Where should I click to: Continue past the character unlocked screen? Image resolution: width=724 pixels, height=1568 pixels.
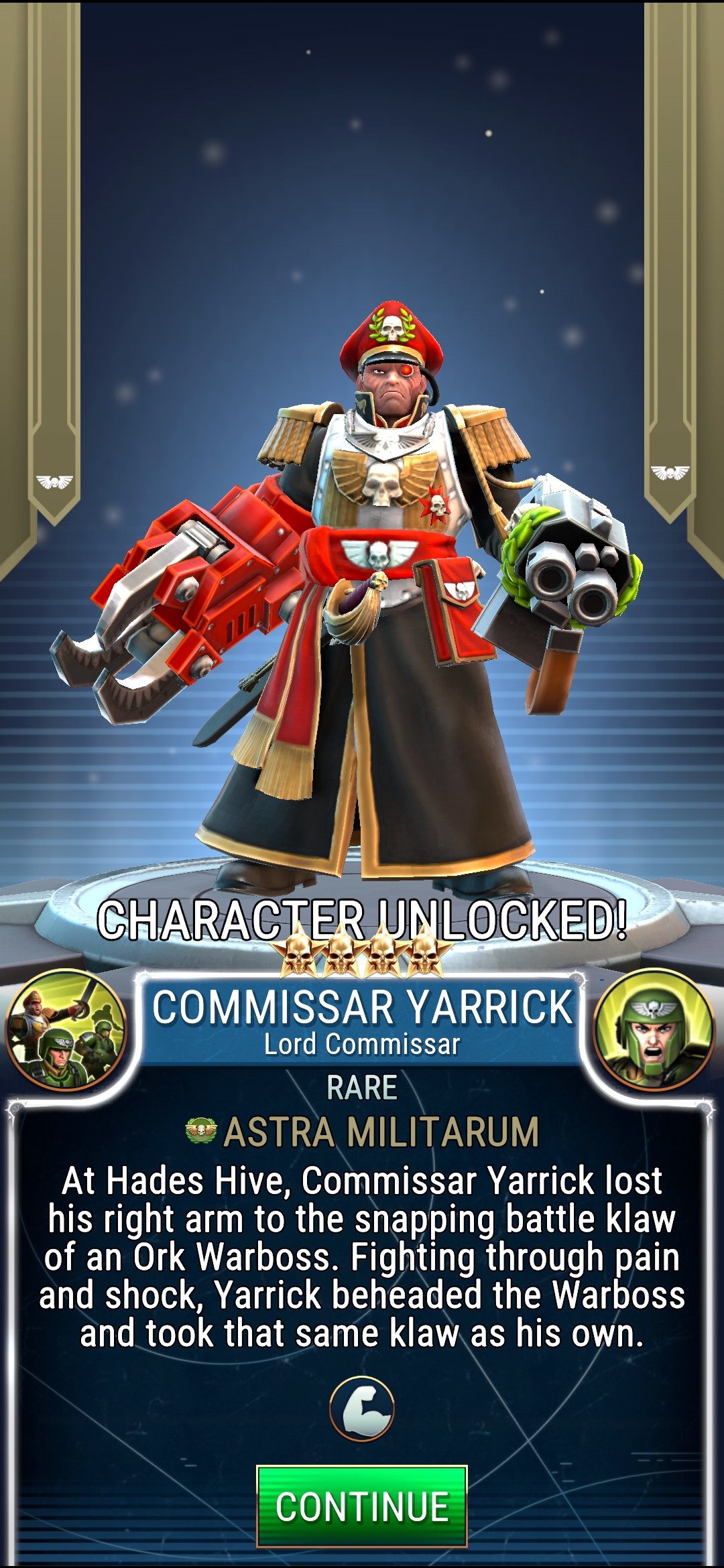point(361,1506)
